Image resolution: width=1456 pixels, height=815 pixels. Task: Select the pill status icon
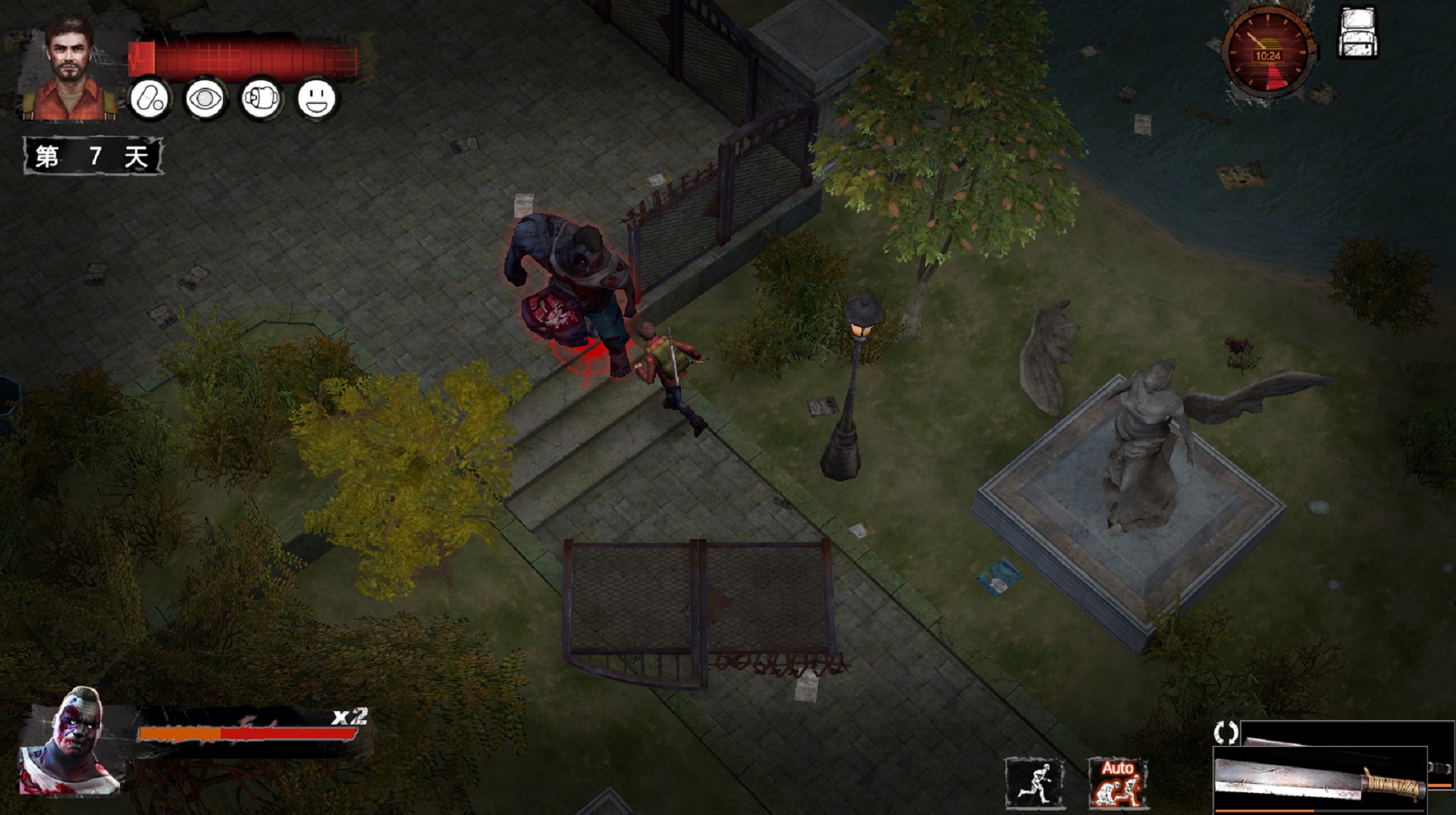(x=149, y=99)
